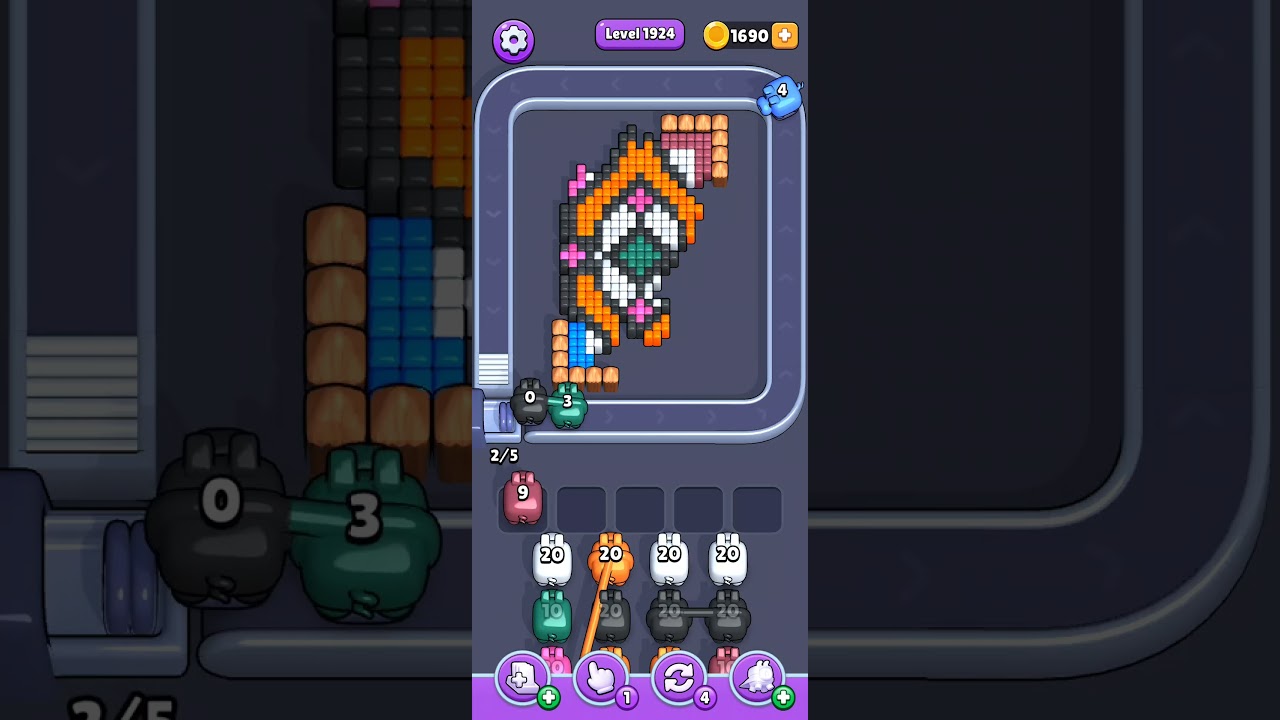Select an empty tray slot next to pink bottle
The height and width of the screenshot is (720, 1280).
pos(583,507)
